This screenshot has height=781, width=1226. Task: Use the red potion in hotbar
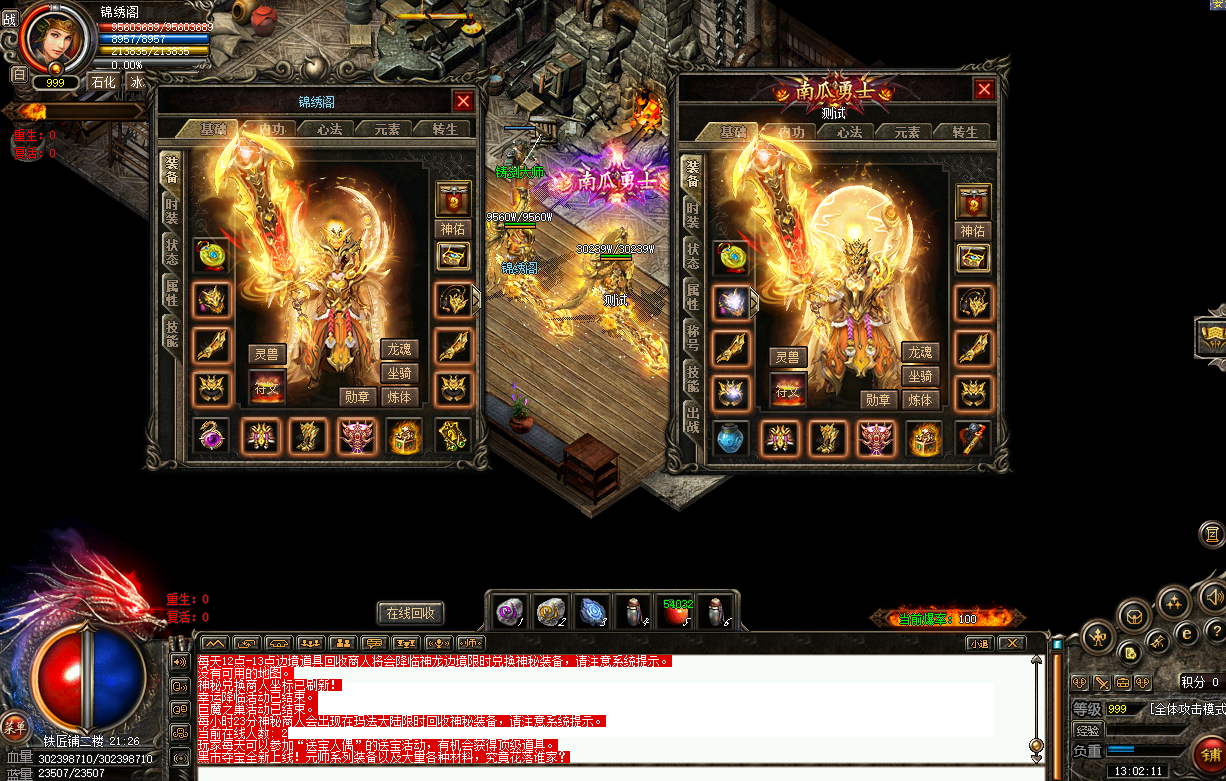point(677,612)
